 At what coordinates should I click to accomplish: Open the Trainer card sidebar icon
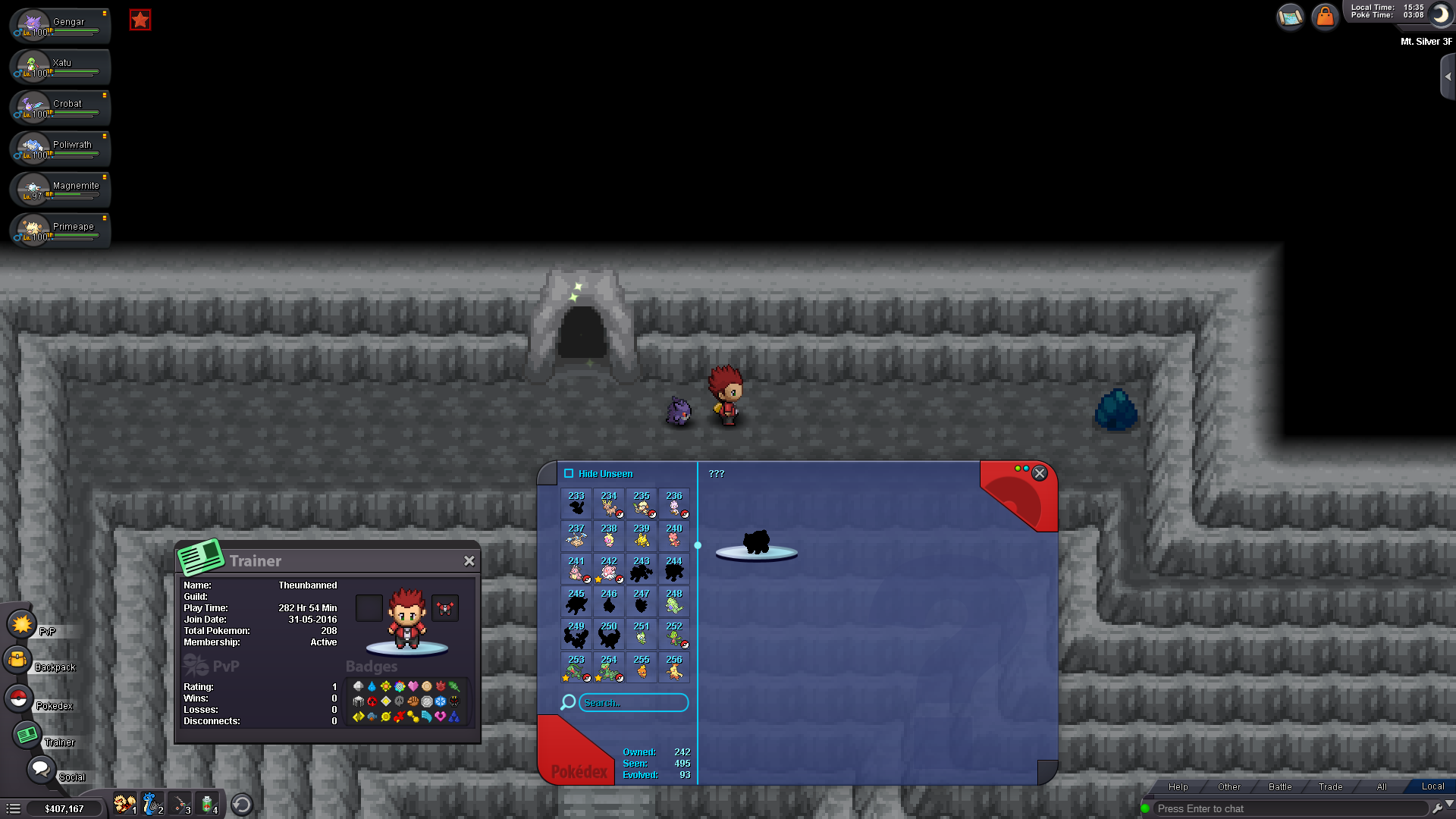[28, 734]
